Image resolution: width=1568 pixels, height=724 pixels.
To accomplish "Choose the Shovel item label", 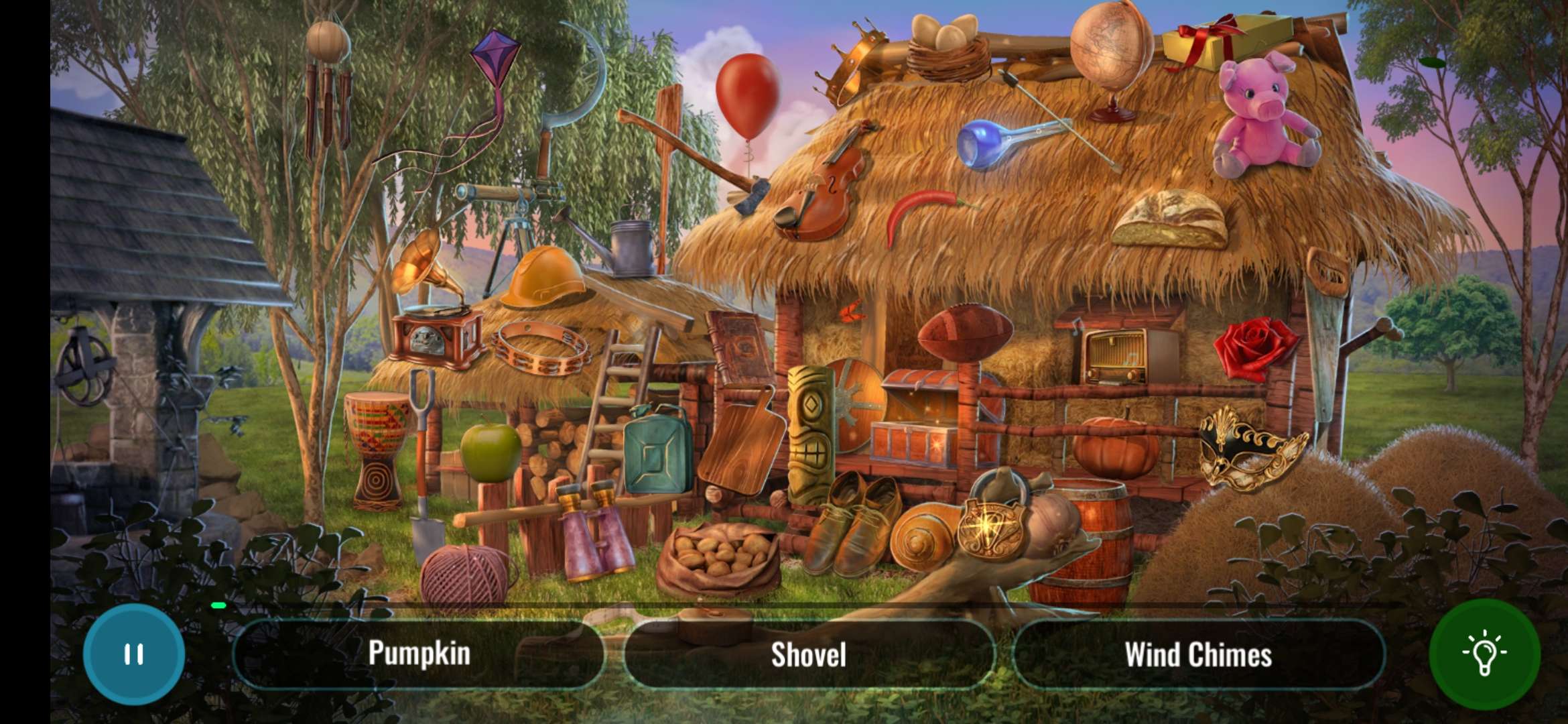I will (x=808, y=655).
